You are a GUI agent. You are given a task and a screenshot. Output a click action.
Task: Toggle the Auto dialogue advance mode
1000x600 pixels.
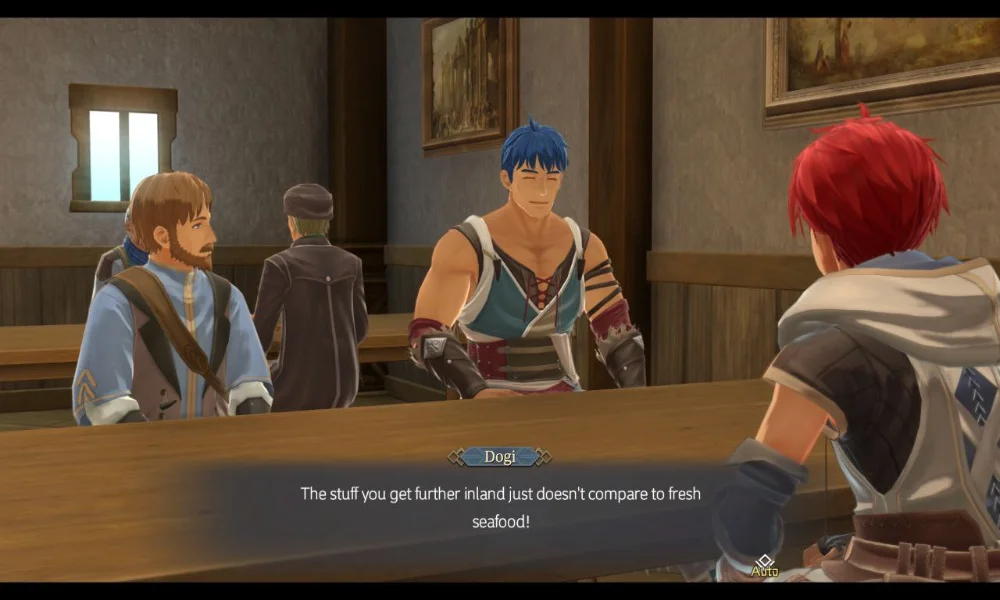point(765,565)
